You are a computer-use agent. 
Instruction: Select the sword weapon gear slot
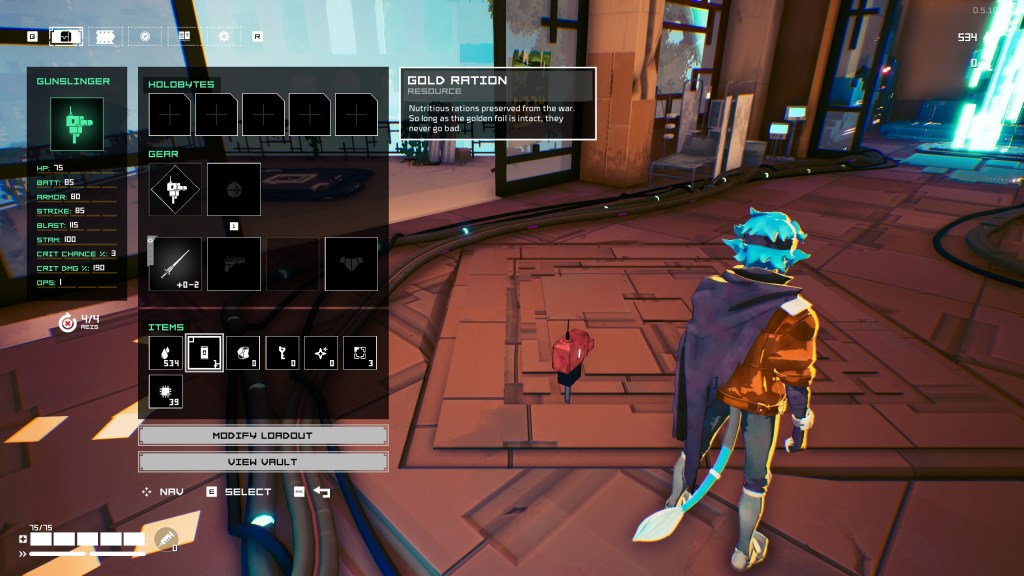(175, 263)
